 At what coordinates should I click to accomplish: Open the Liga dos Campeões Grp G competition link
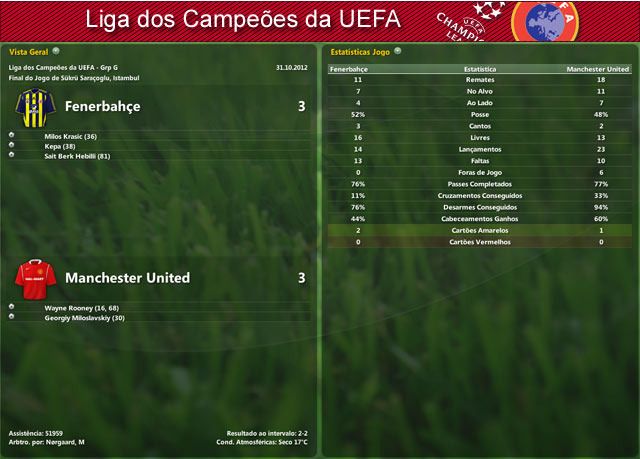(x=63, y=67)
